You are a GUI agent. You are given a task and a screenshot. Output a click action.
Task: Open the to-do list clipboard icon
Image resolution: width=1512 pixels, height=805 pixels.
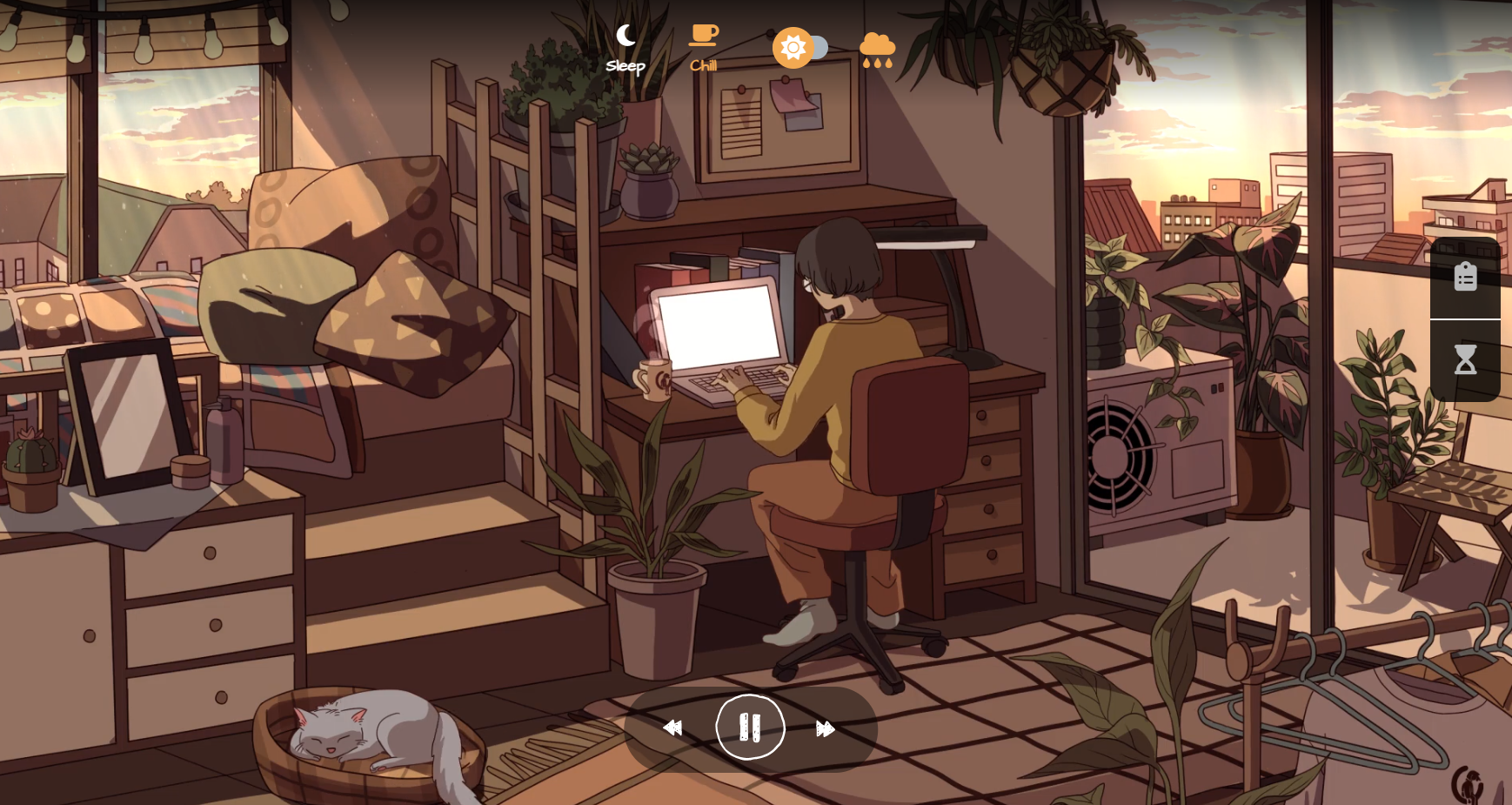tap(1465, 275)
